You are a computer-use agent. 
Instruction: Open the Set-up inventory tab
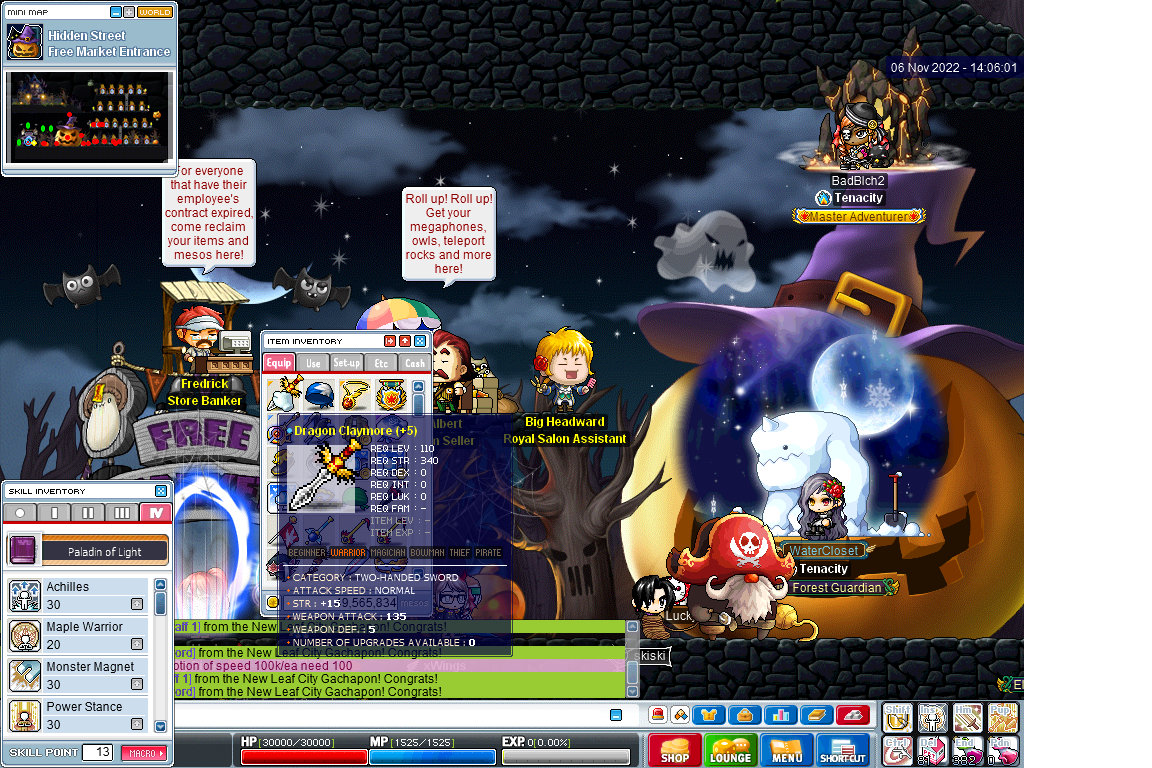pyautogui.click(x=347, y=363)
